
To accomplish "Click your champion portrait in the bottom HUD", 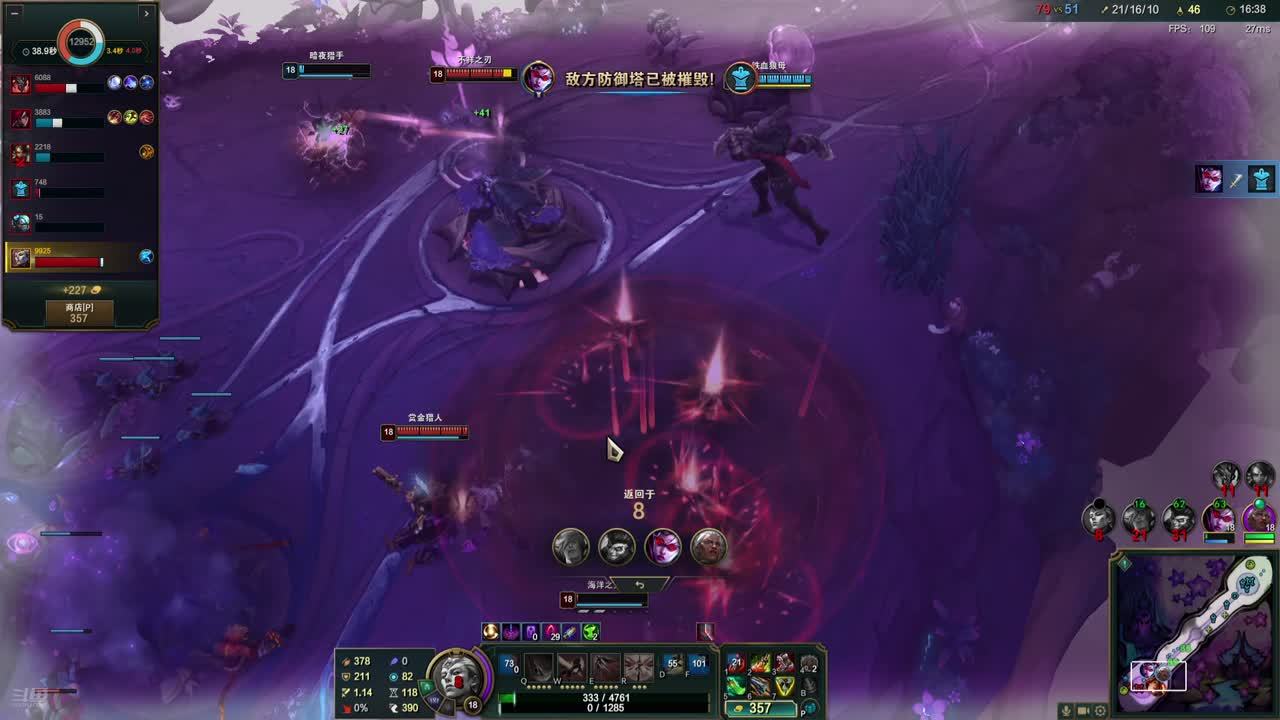I will pyautogui.click(x=457, y=678).
